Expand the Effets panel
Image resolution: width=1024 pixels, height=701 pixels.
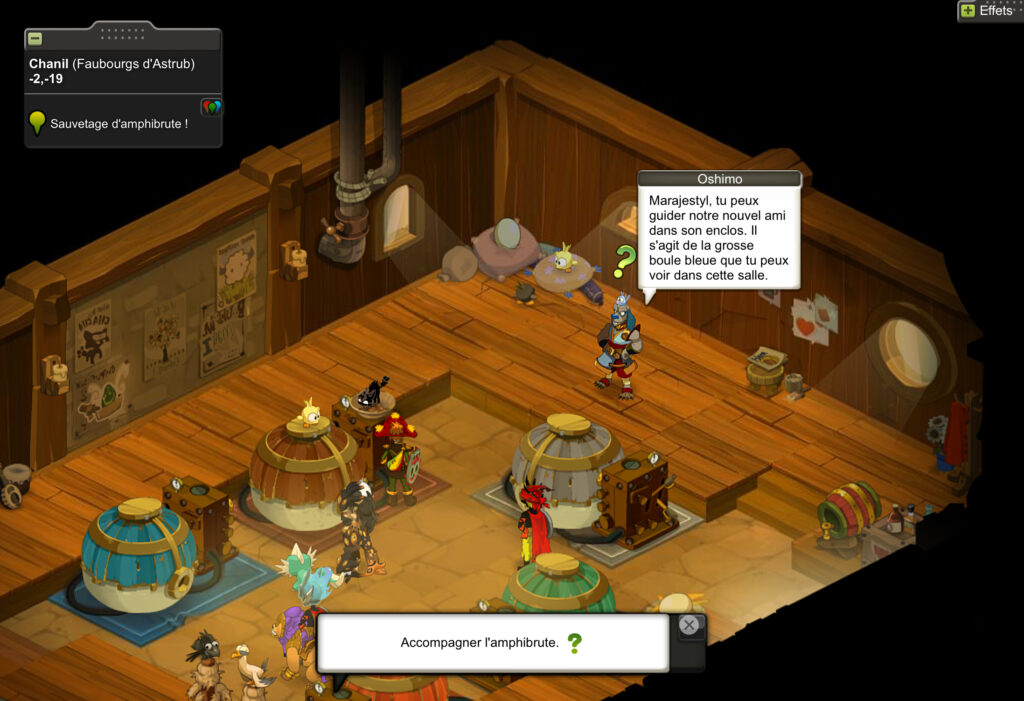(x=967, y=11)
